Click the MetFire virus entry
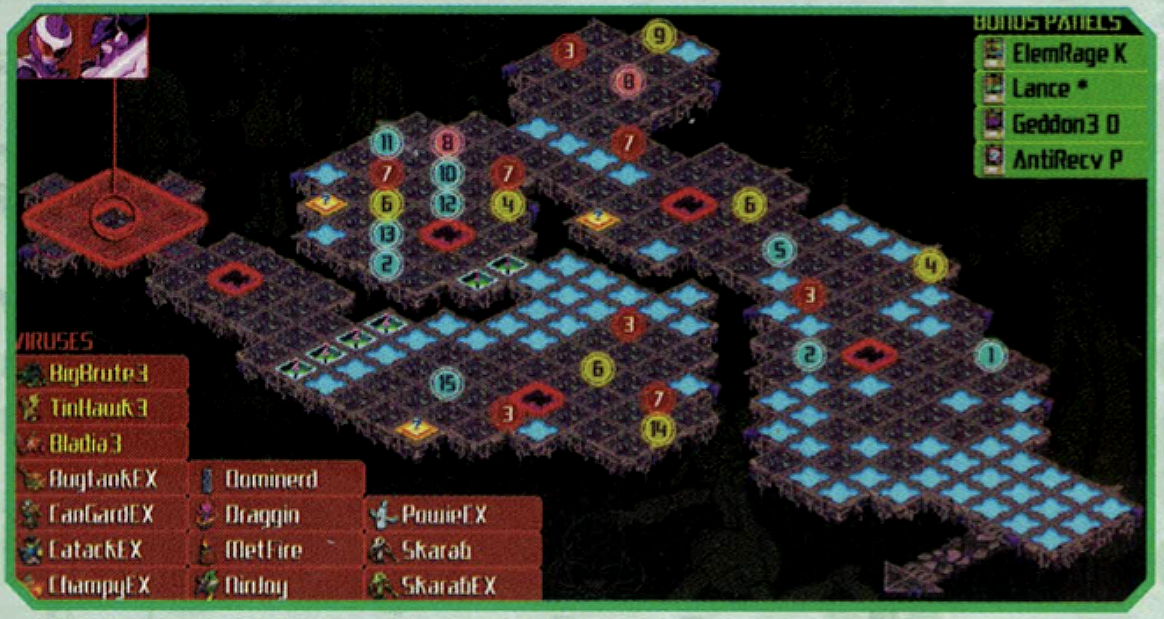1164x619 pixels. coord(276,549)
